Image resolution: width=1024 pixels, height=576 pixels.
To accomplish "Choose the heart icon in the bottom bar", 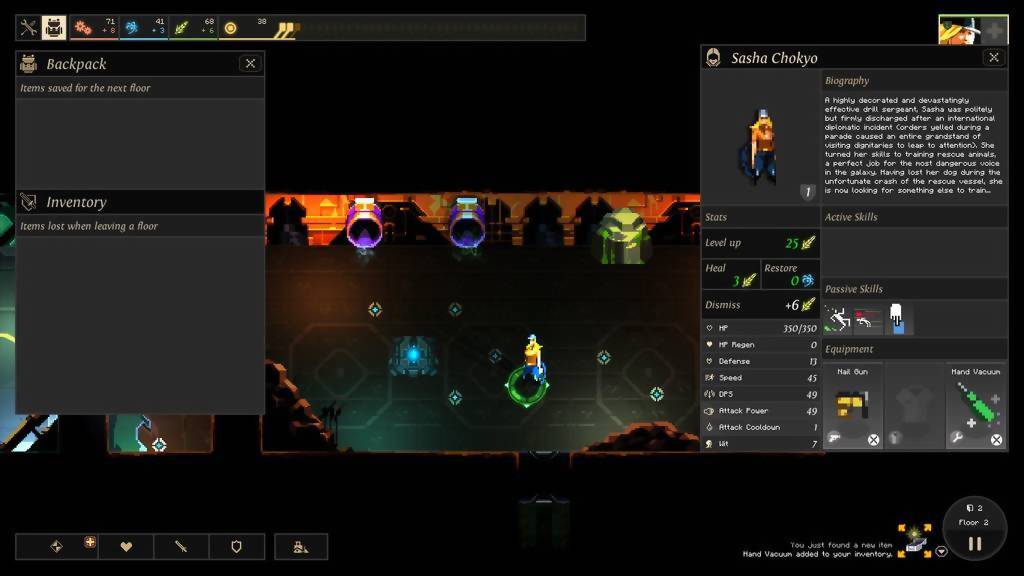I will click(126, 547).
